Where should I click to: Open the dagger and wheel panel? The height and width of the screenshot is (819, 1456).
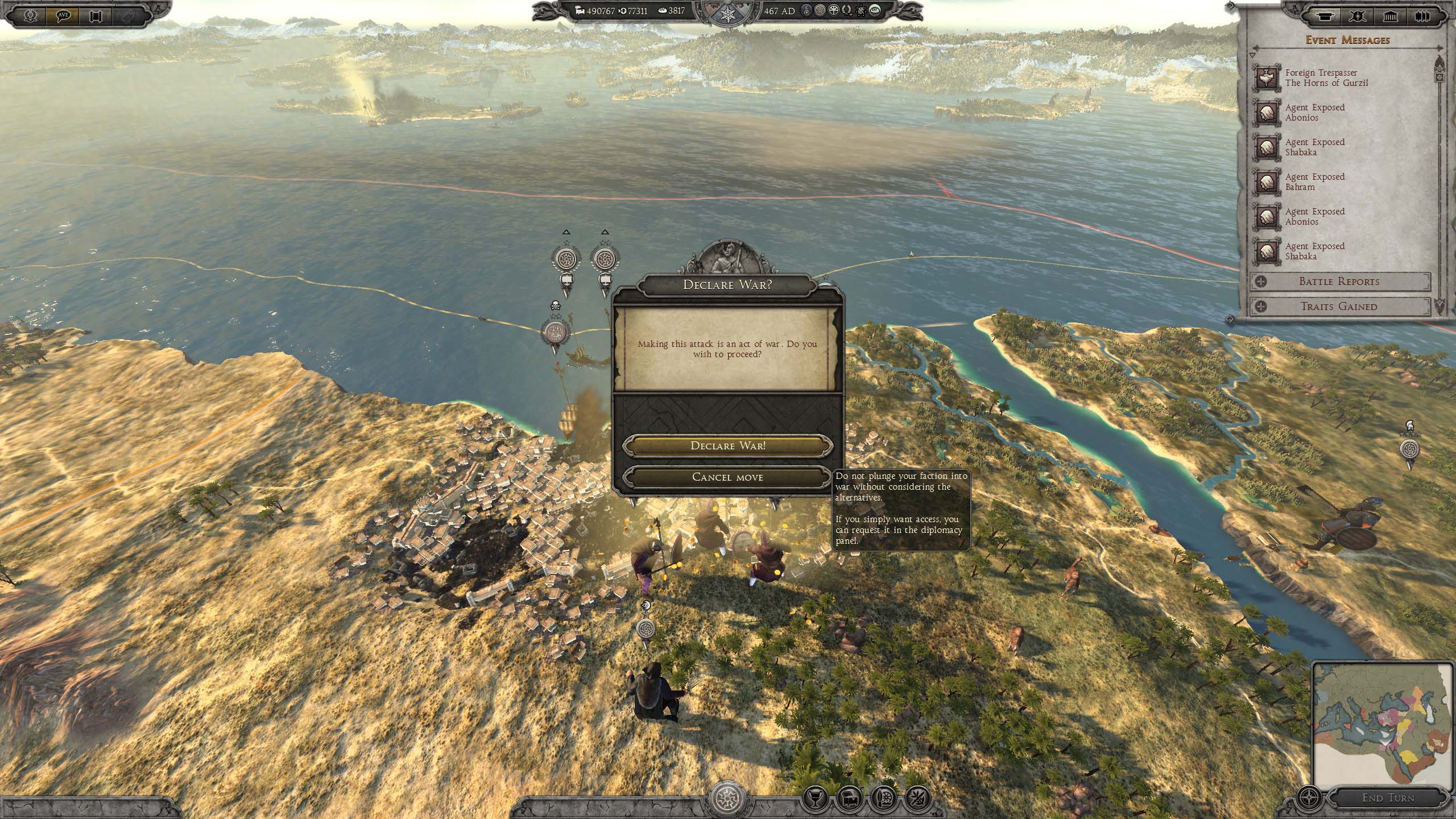[x=883, y=799]
